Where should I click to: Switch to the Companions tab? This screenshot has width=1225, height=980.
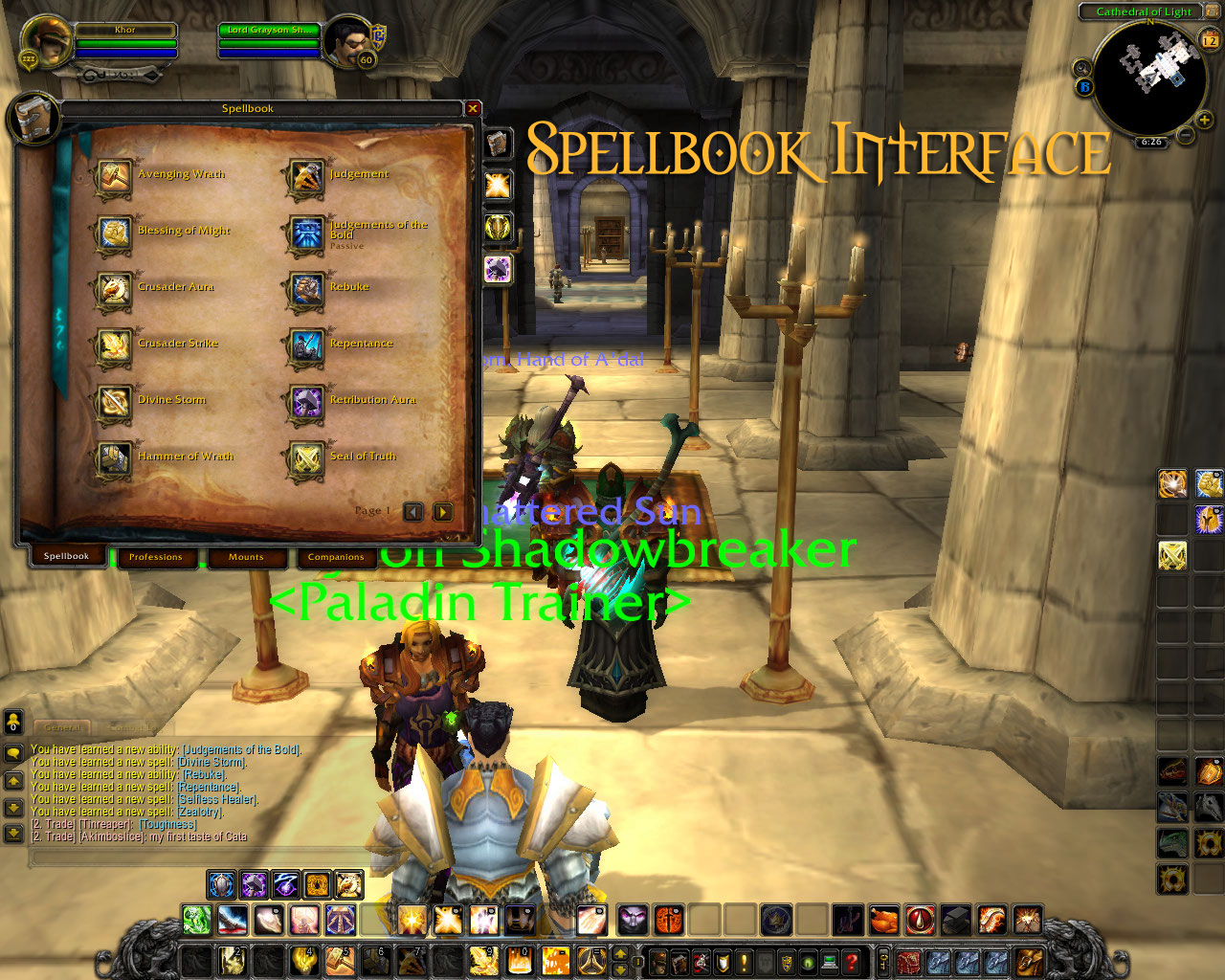337,557
